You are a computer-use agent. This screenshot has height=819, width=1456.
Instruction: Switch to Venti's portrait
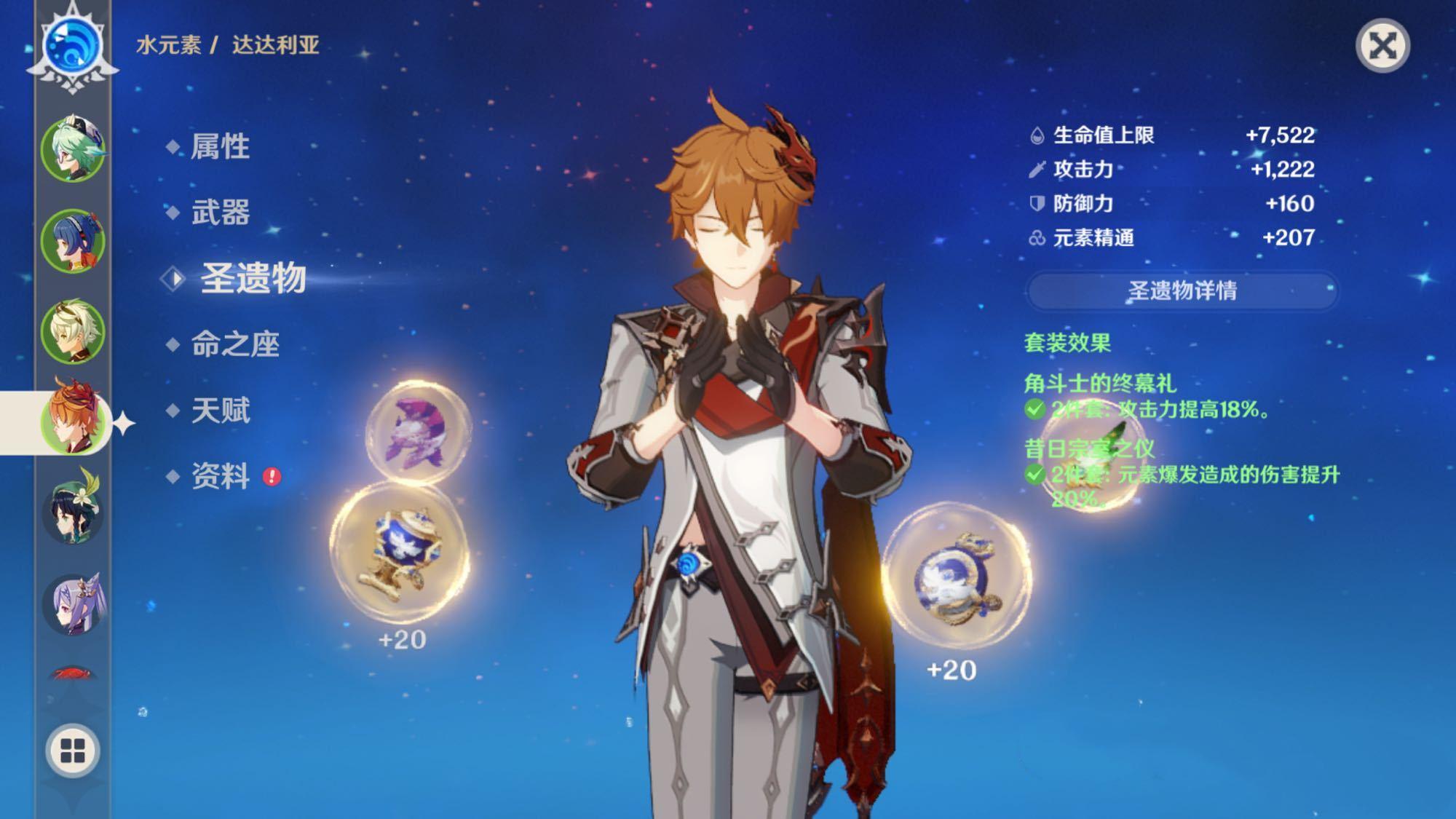click(73, 510)
